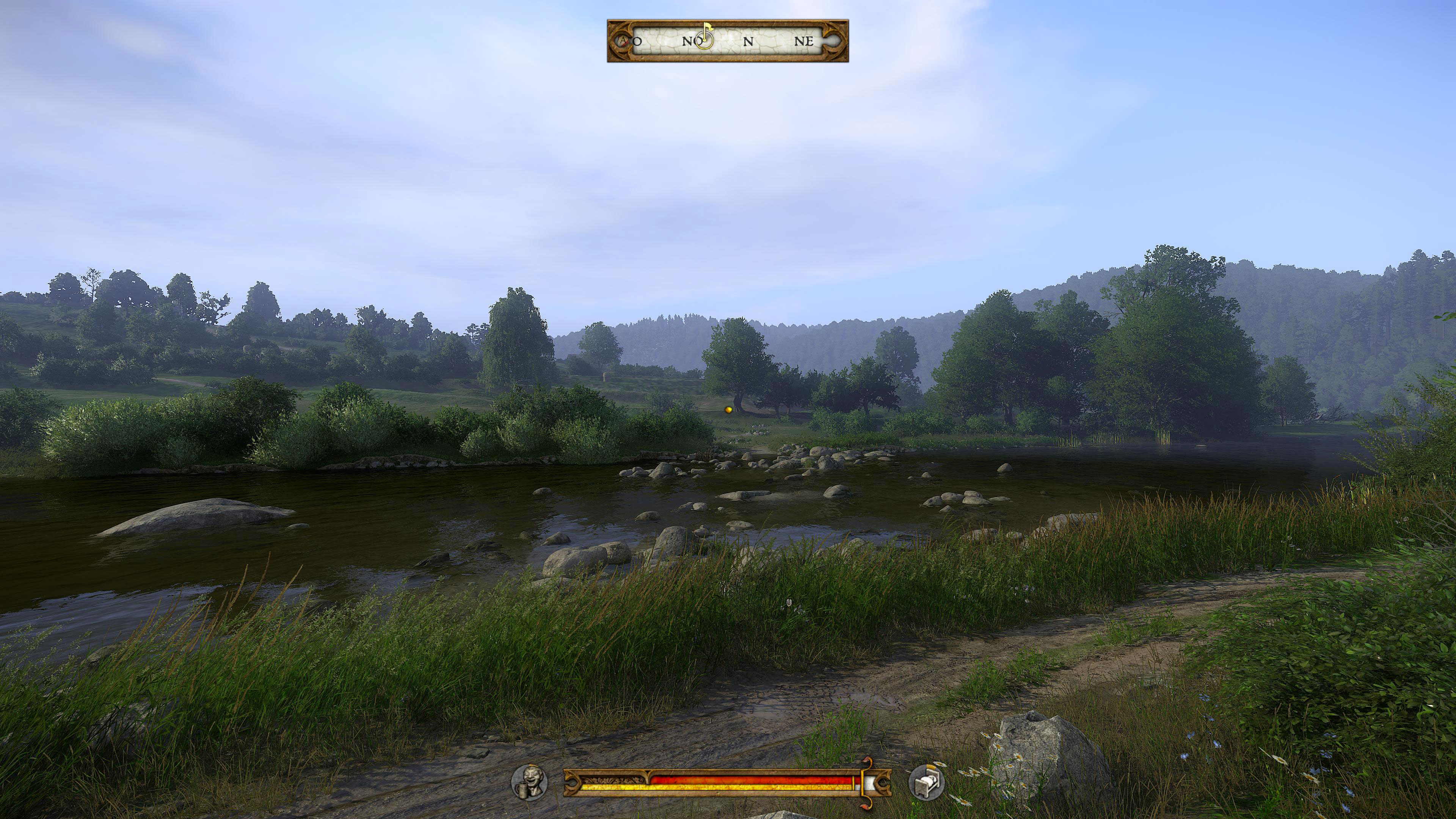Click the yellow quest flag marker on compass
The image size is (1456, 819).
(x=708, y=27)
